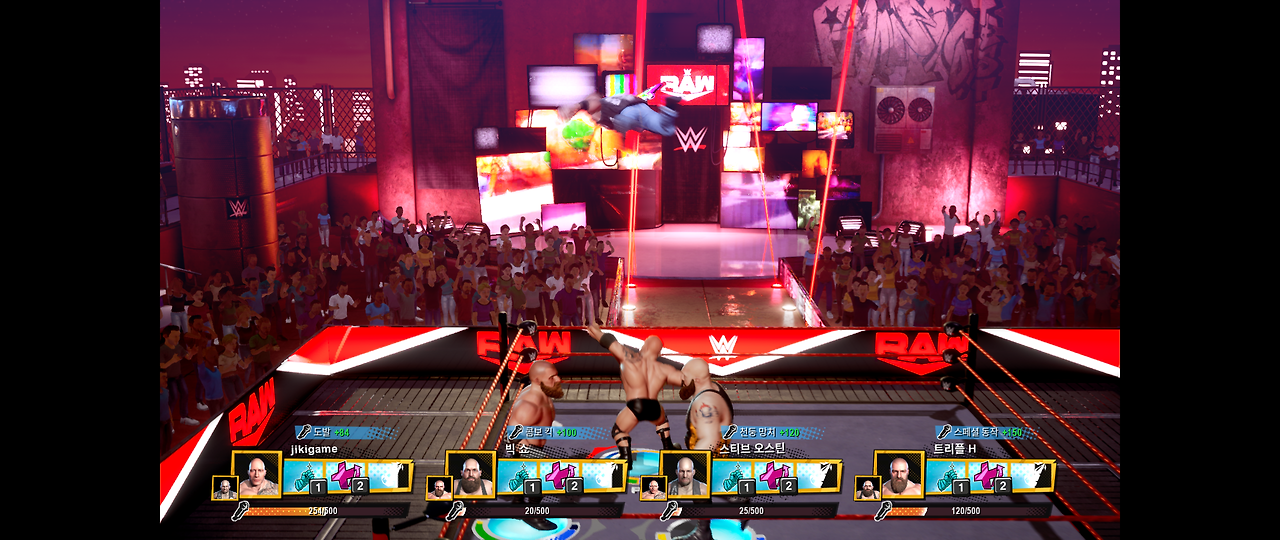Image resolution: width=1280 pixels, height=540 pixels.
Task: Select jikigame's large wrestler portrait
Action: [x=257, y=475]
